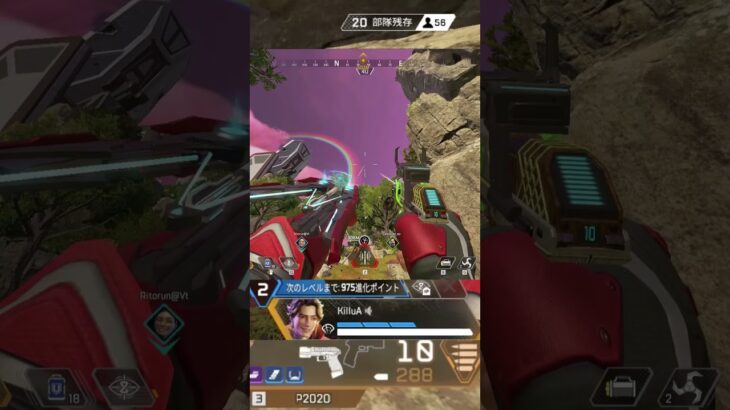Click the speaker icon next to KilluA

(369, 311)
